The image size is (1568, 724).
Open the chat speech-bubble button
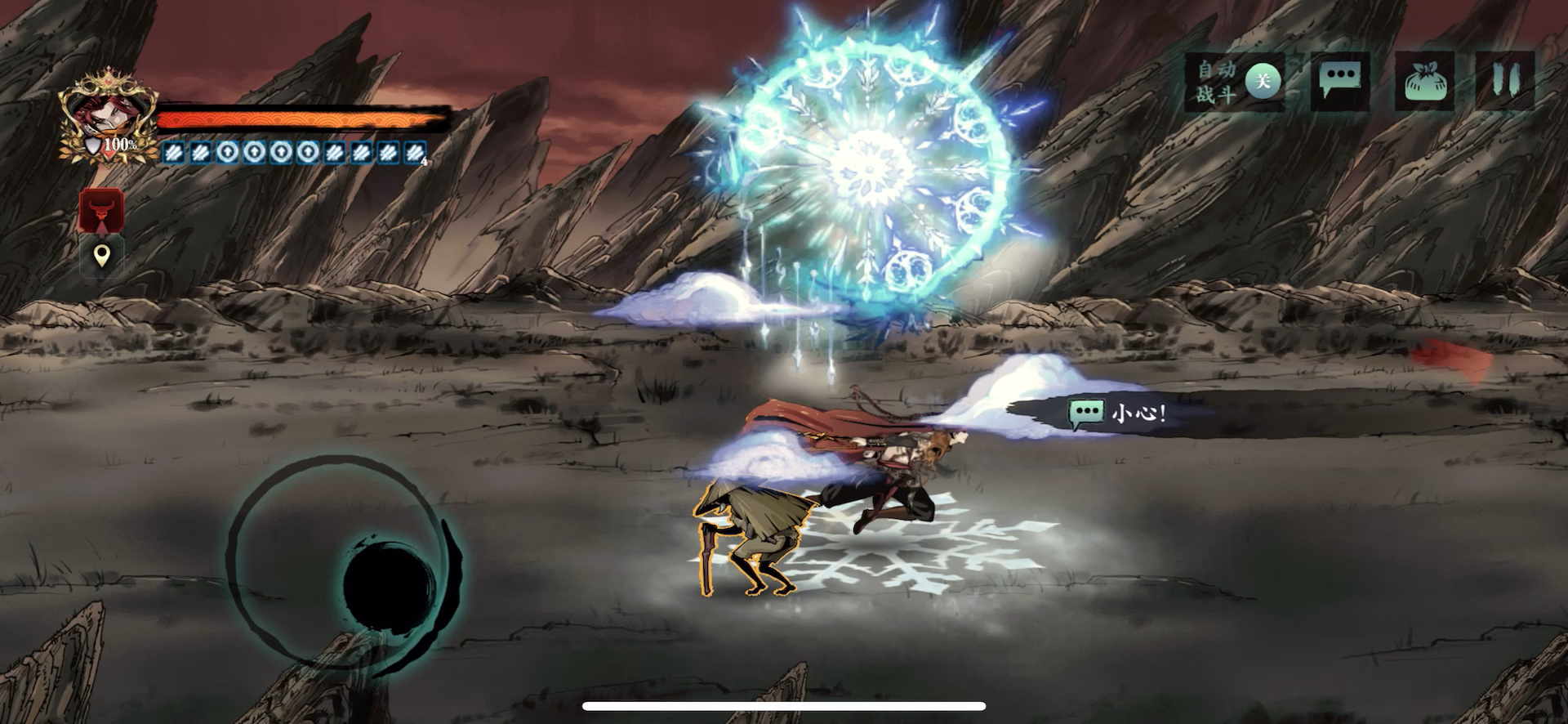pos(1340,80)
